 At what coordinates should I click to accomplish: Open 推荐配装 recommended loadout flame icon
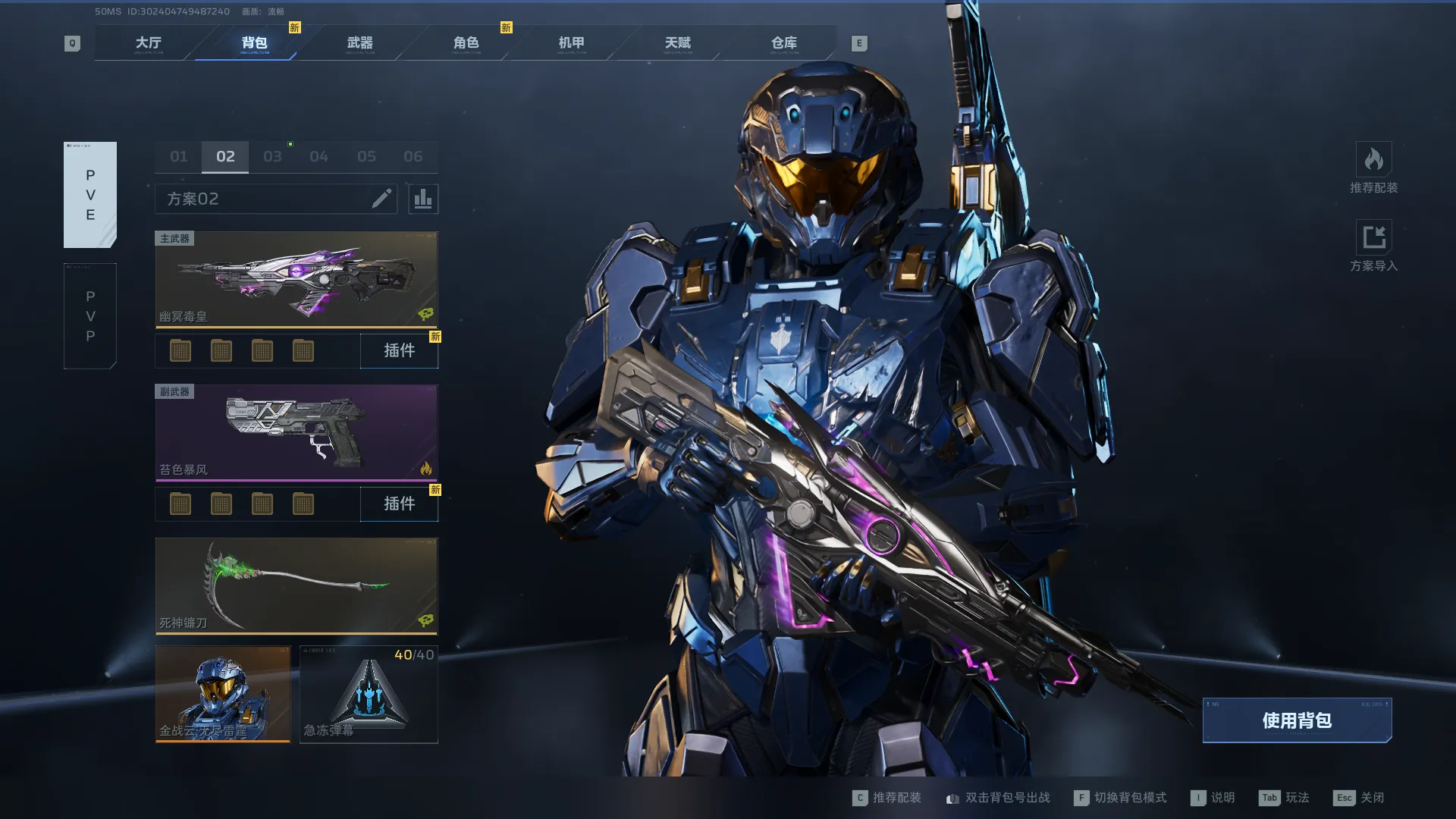point(1373,160)
